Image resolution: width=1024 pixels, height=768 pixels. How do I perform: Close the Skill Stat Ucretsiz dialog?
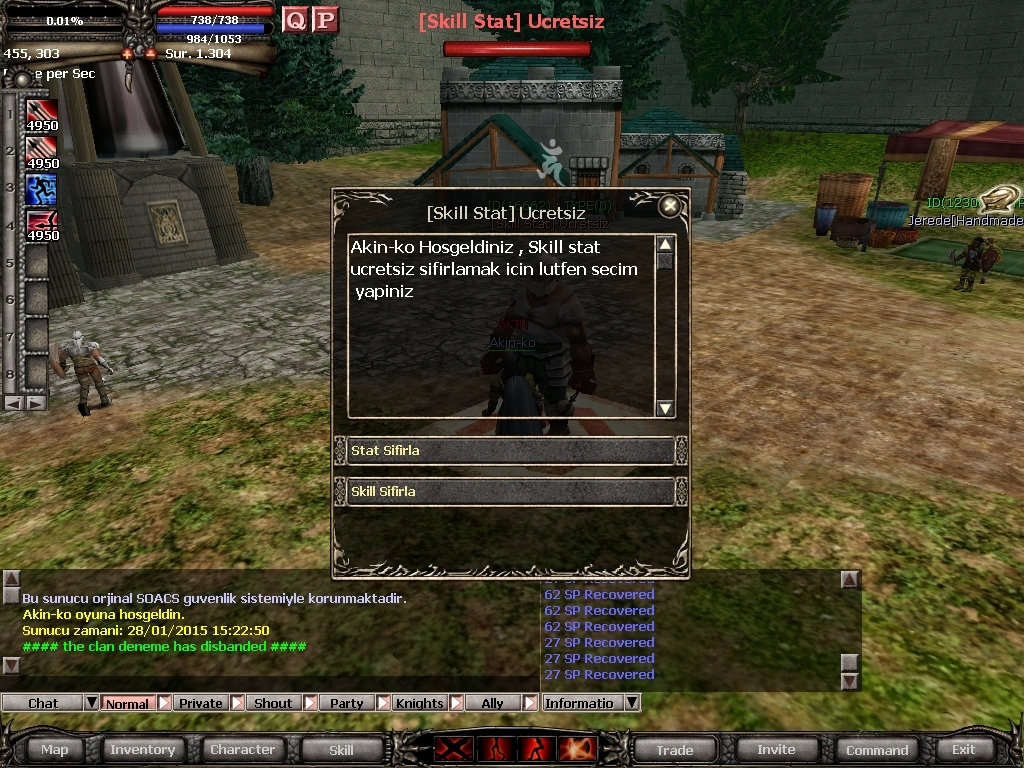click(670, 206)
